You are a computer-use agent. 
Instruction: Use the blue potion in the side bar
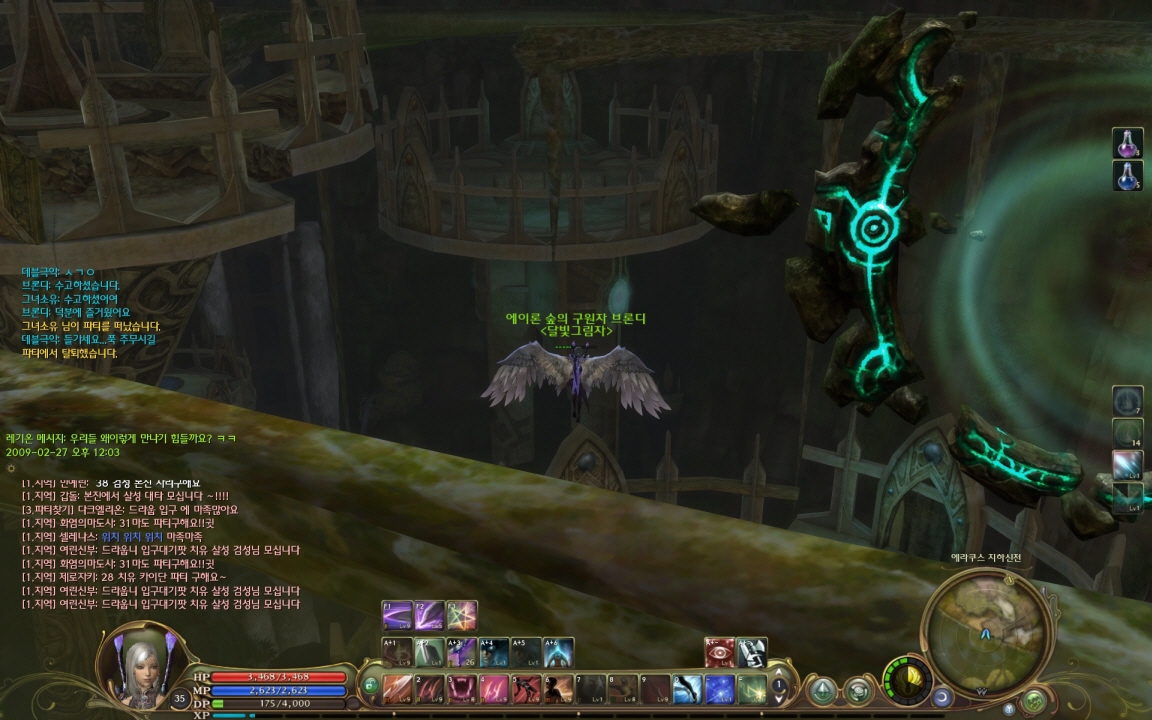point(1127,175)
